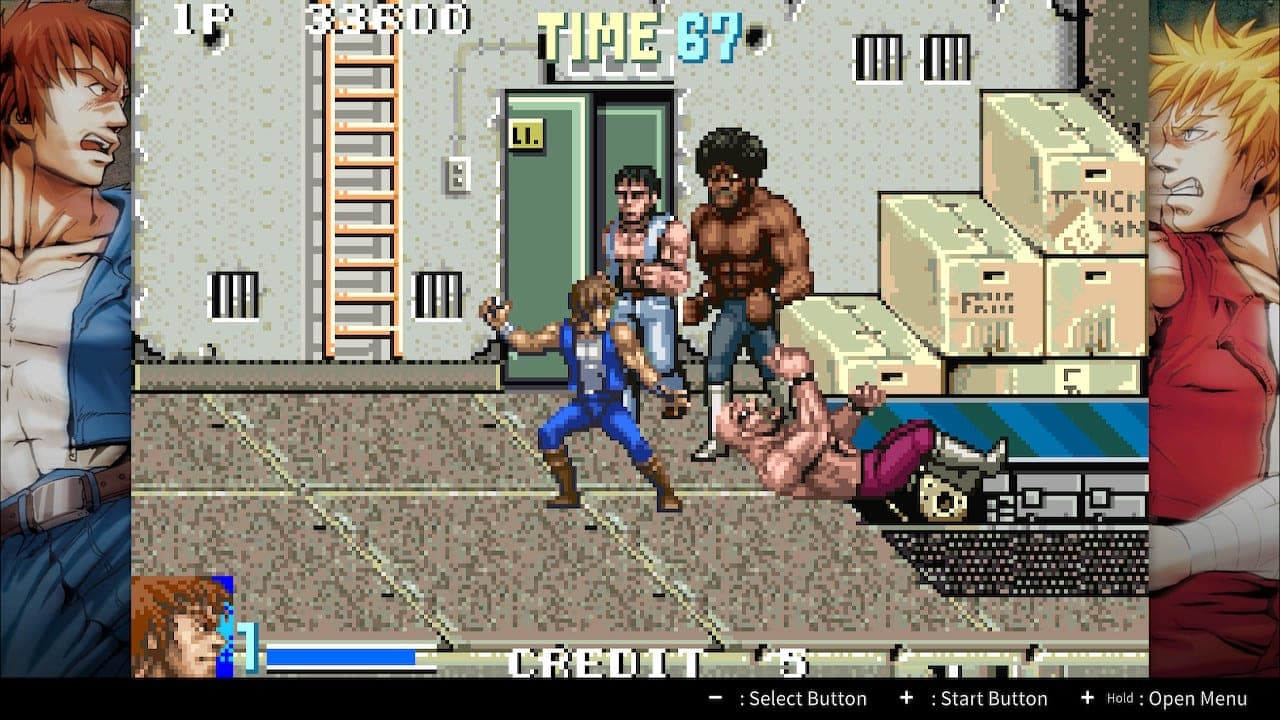Click the right-side Jimmy character art panel

(x=1215, y=300)
